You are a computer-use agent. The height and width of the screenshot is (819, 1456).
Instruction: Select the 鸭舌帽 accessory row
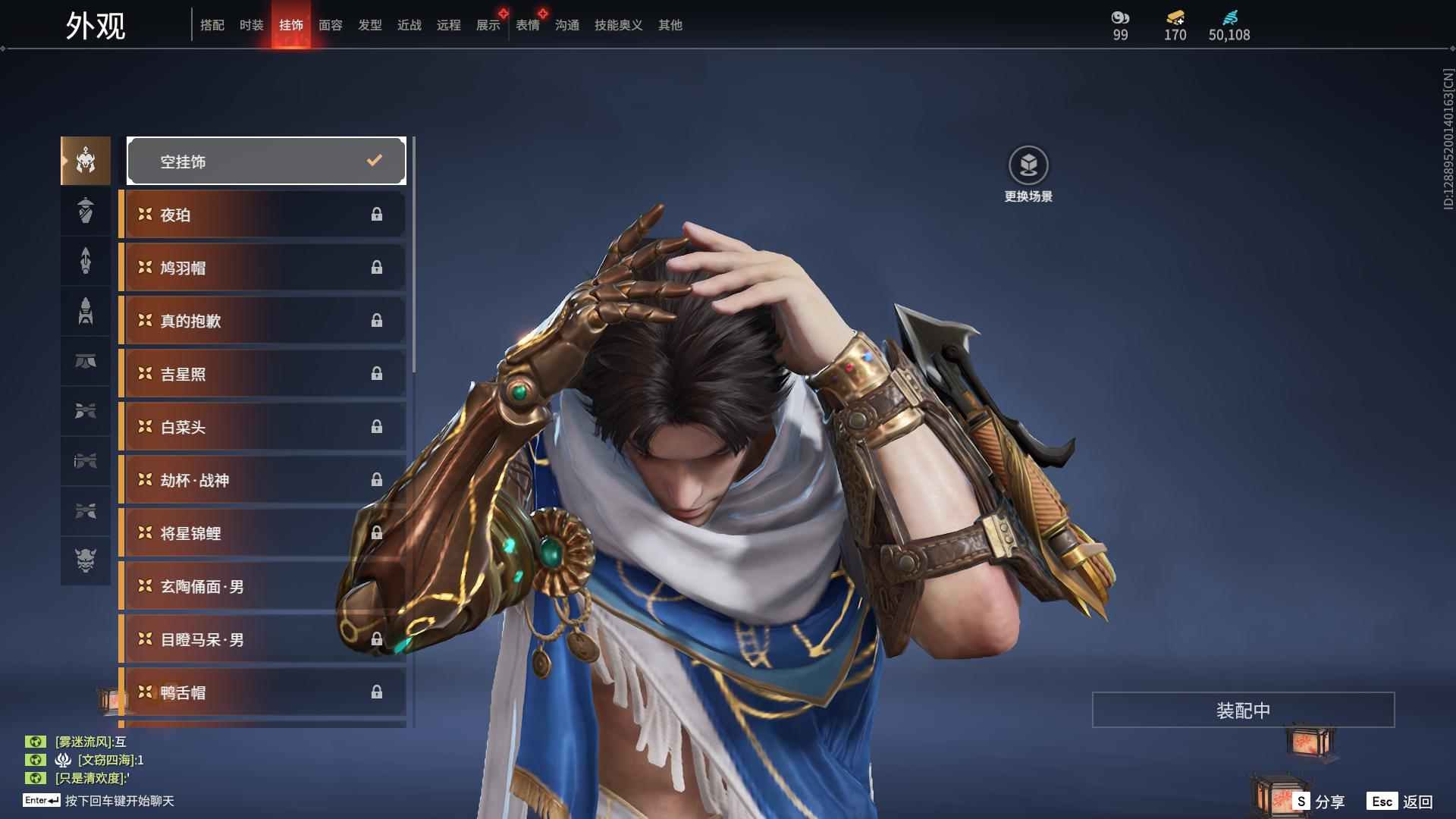[x=262, y=692]
